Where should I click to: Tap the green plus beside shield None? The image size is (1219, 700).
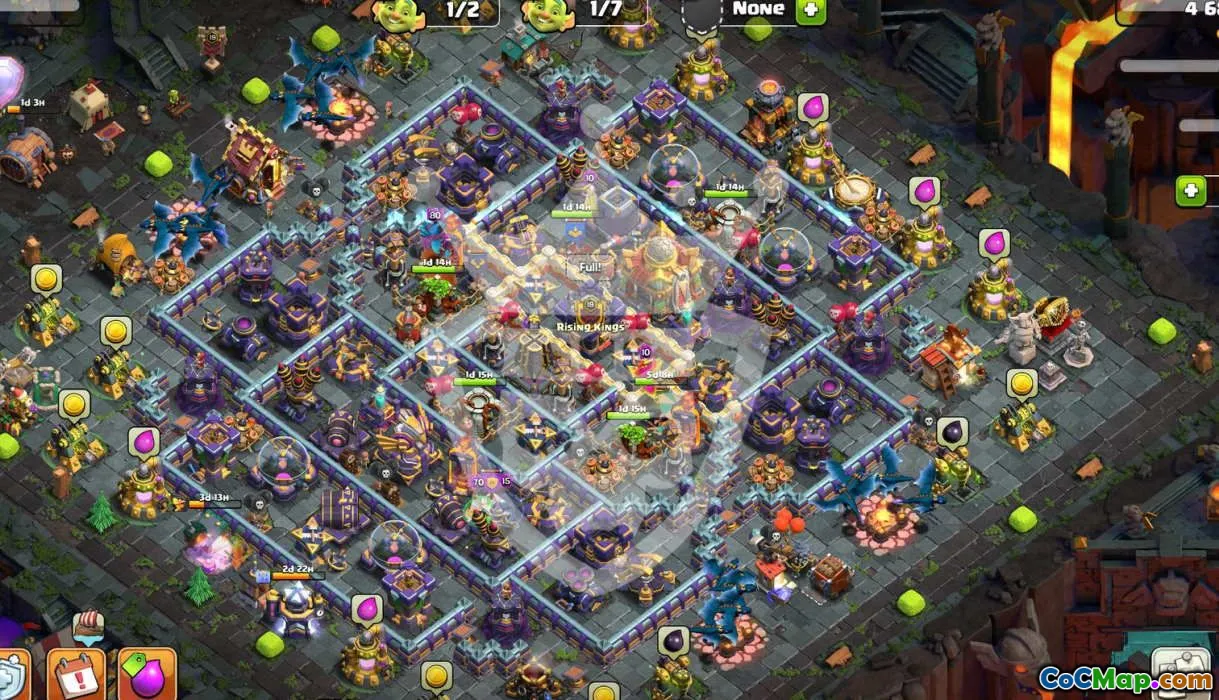810,11
